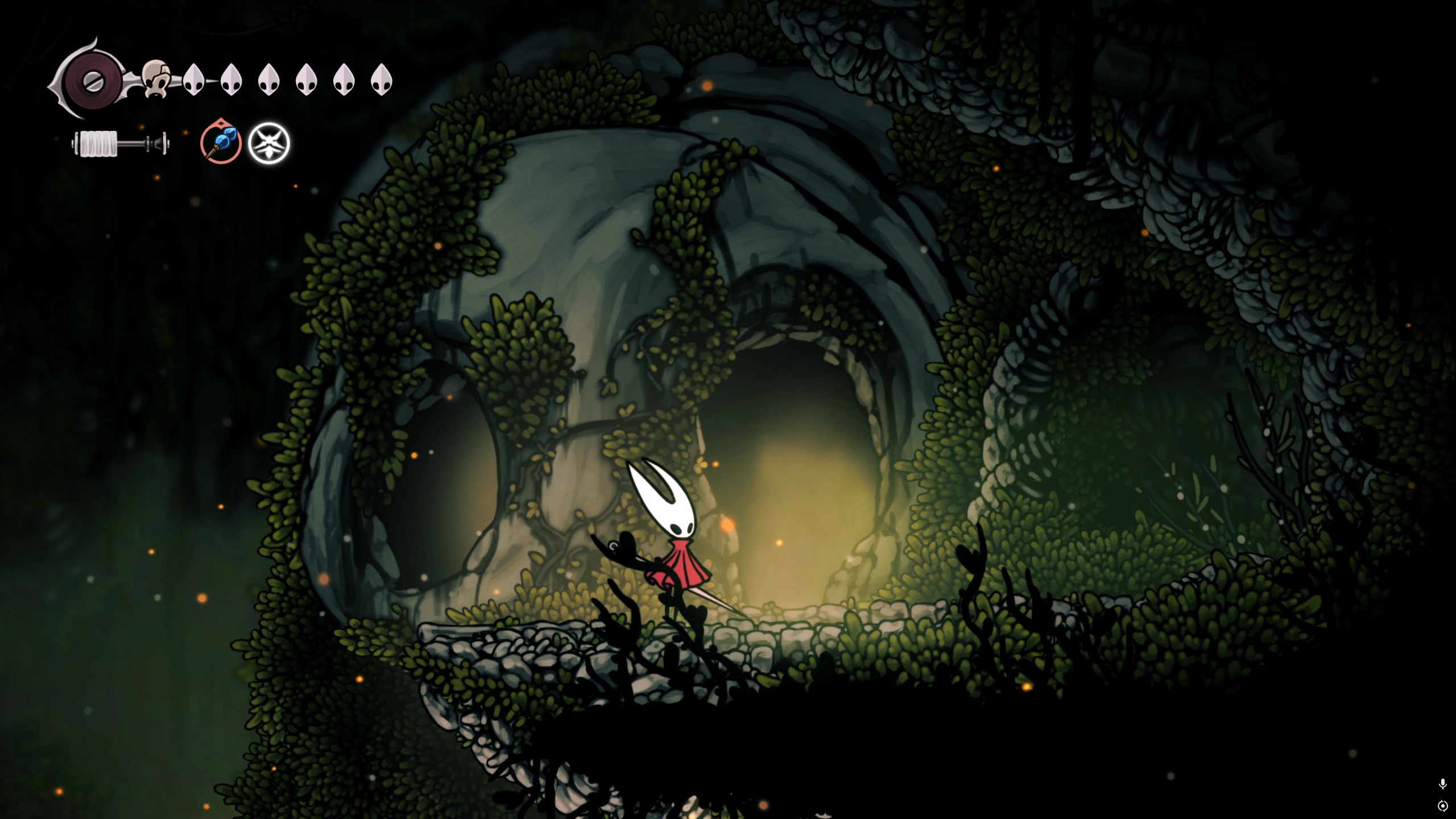This screenshot has height=819, width=1456.
Task: Click the silk spool emblem
Action: [91, 80]
